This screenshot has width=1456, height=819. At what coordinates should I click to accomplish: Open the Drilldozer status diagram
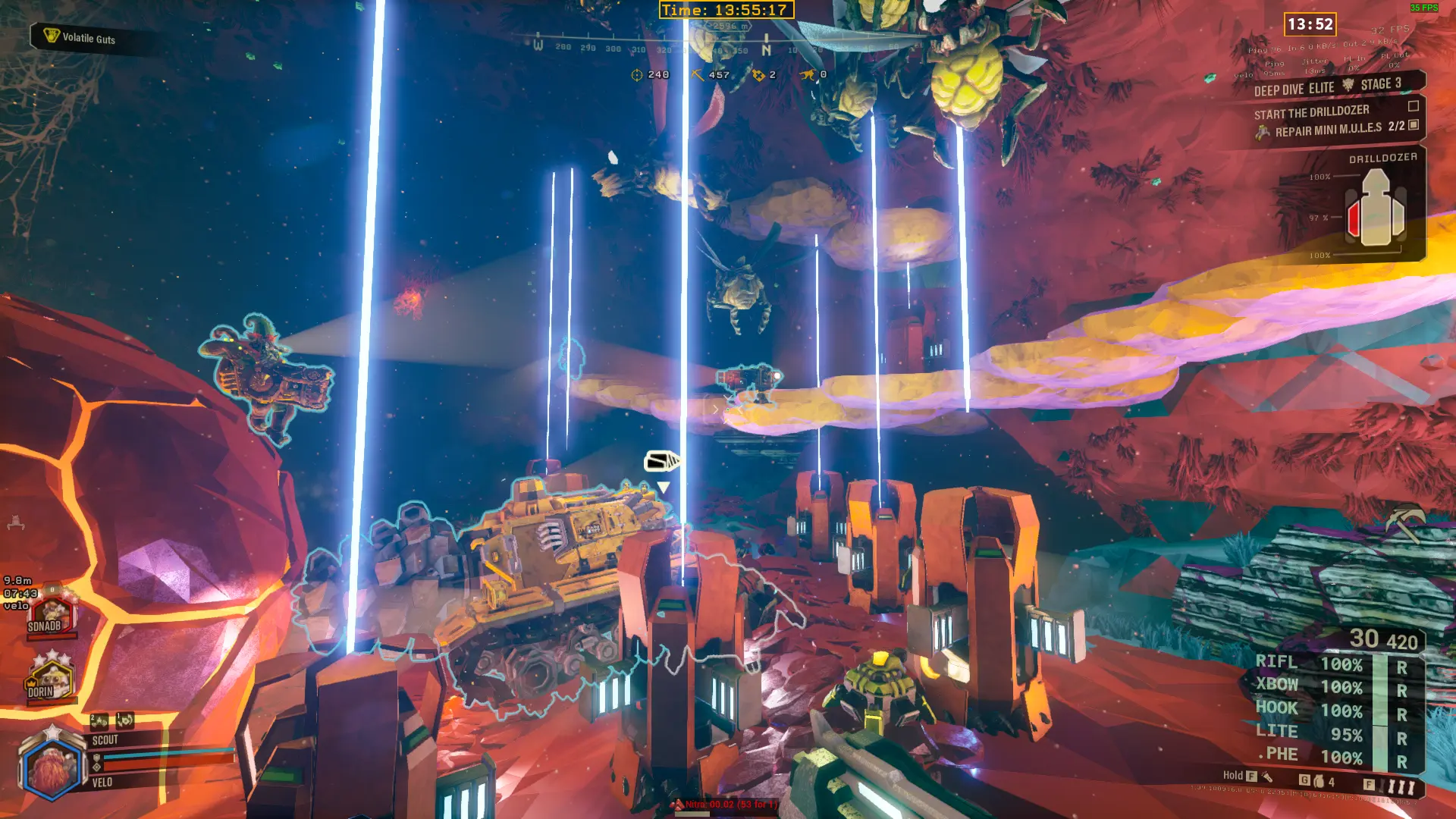tap(1375, 209)
